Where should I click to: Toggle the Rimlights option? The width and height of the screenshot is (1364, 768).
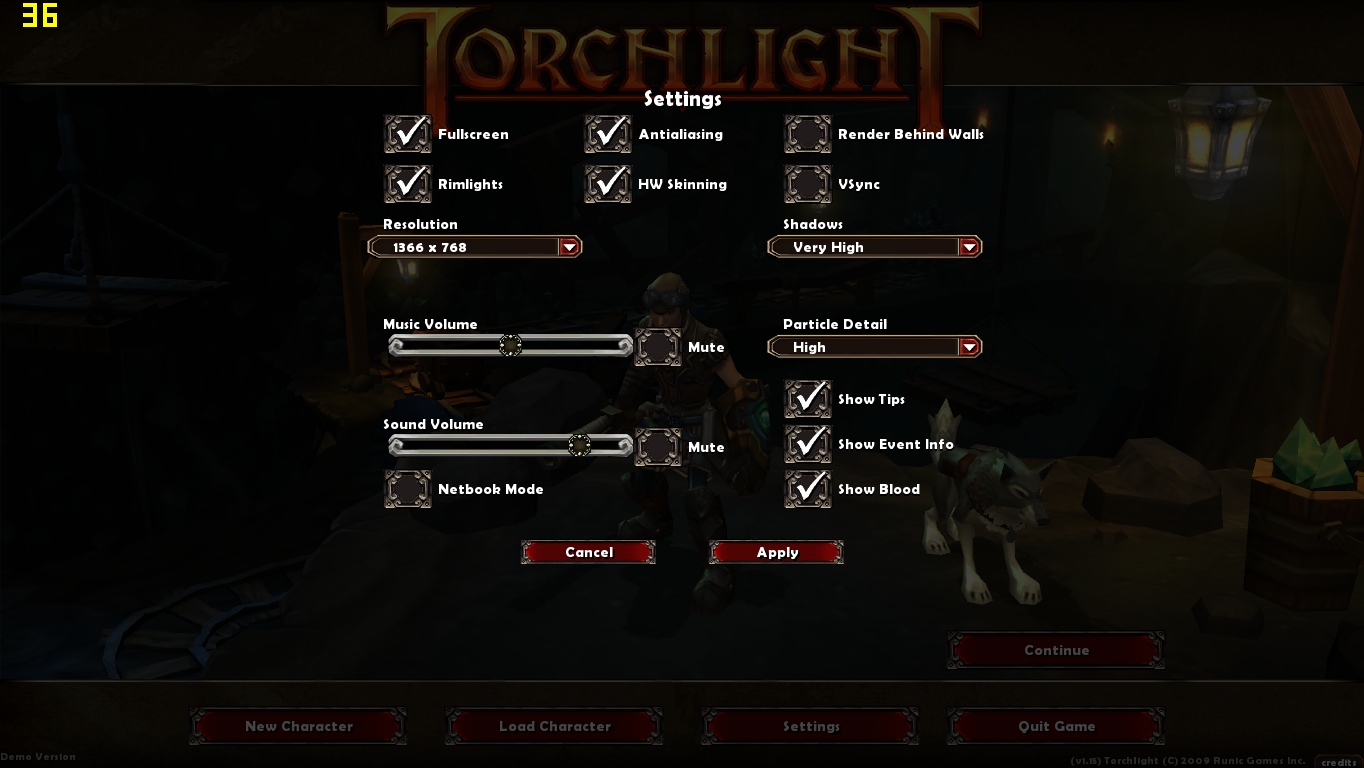coord(407,183)
